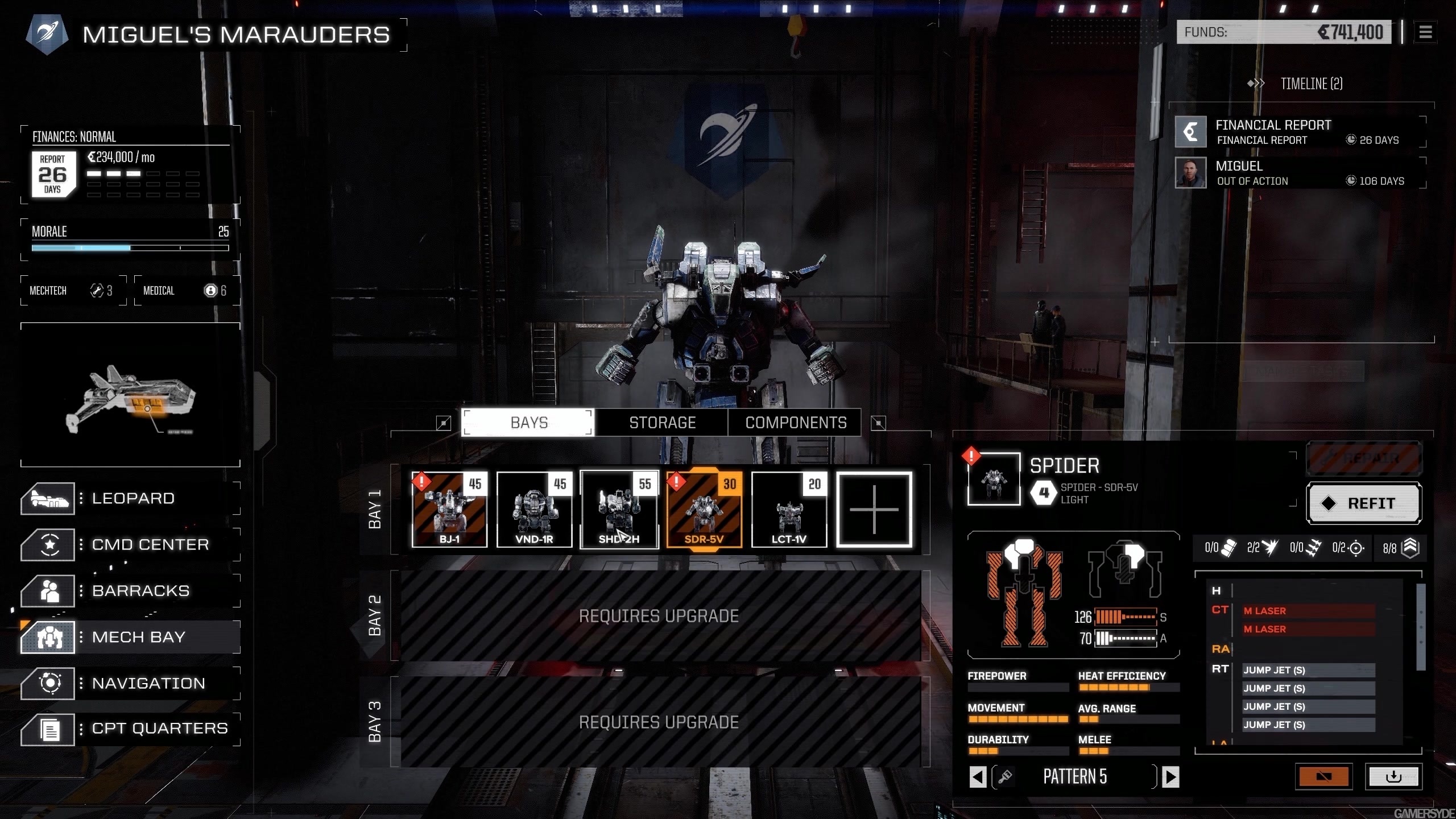
Task: Select the Leopard dropship icon
Action: pyautogui.click(x=48, y=498)
